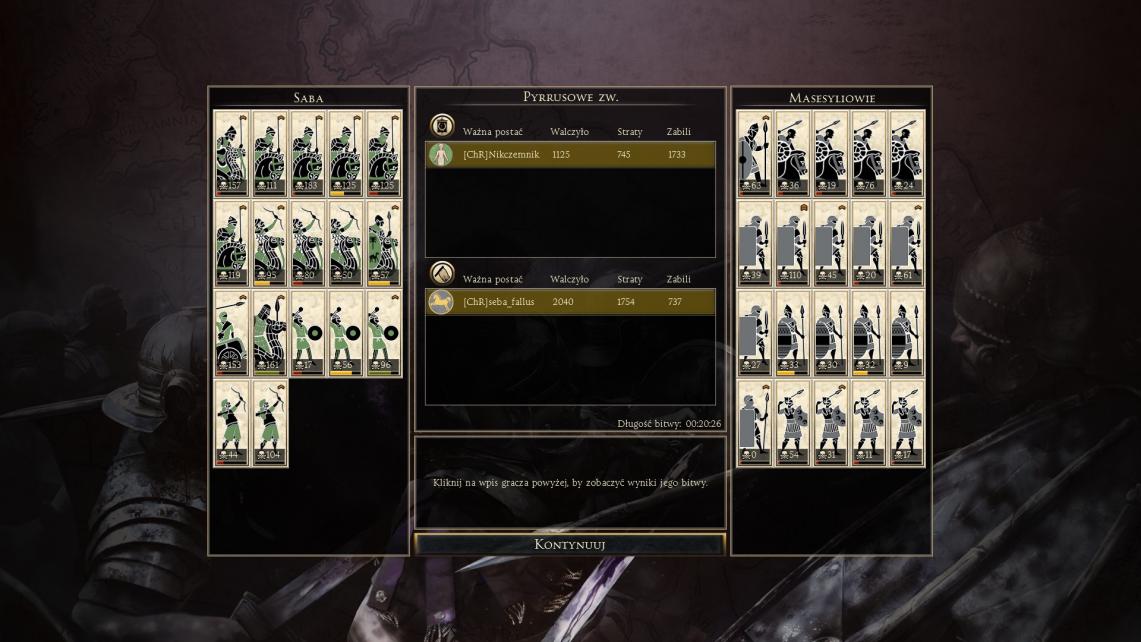1141x642 pixels.
Task: Pick Masesyliowie unit card with 27 kills
Action: tap(755, 333)
